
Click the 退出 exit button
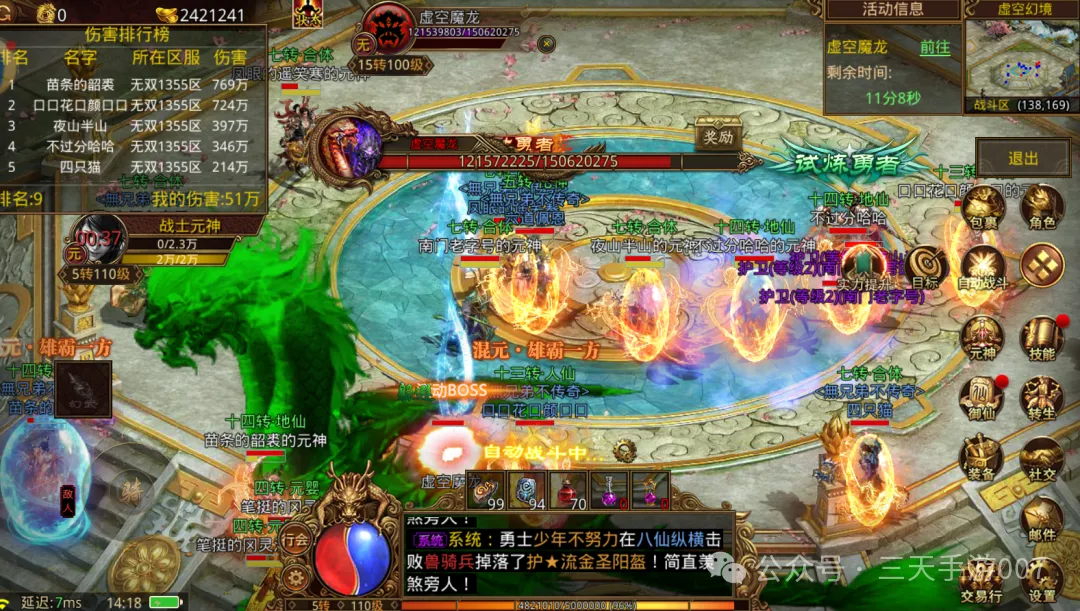pyautogui.click(x=1023, y=158)
